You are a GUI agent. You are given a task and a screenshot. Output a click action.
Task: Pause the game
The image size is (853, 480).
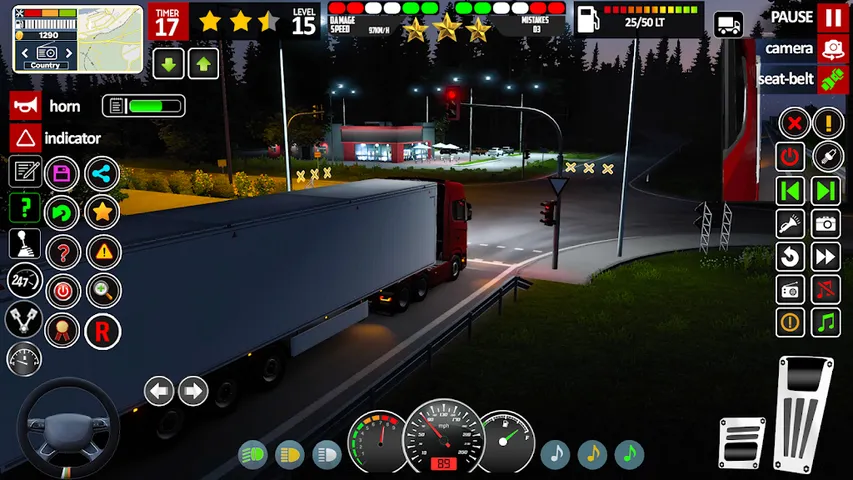click(832, 18)
